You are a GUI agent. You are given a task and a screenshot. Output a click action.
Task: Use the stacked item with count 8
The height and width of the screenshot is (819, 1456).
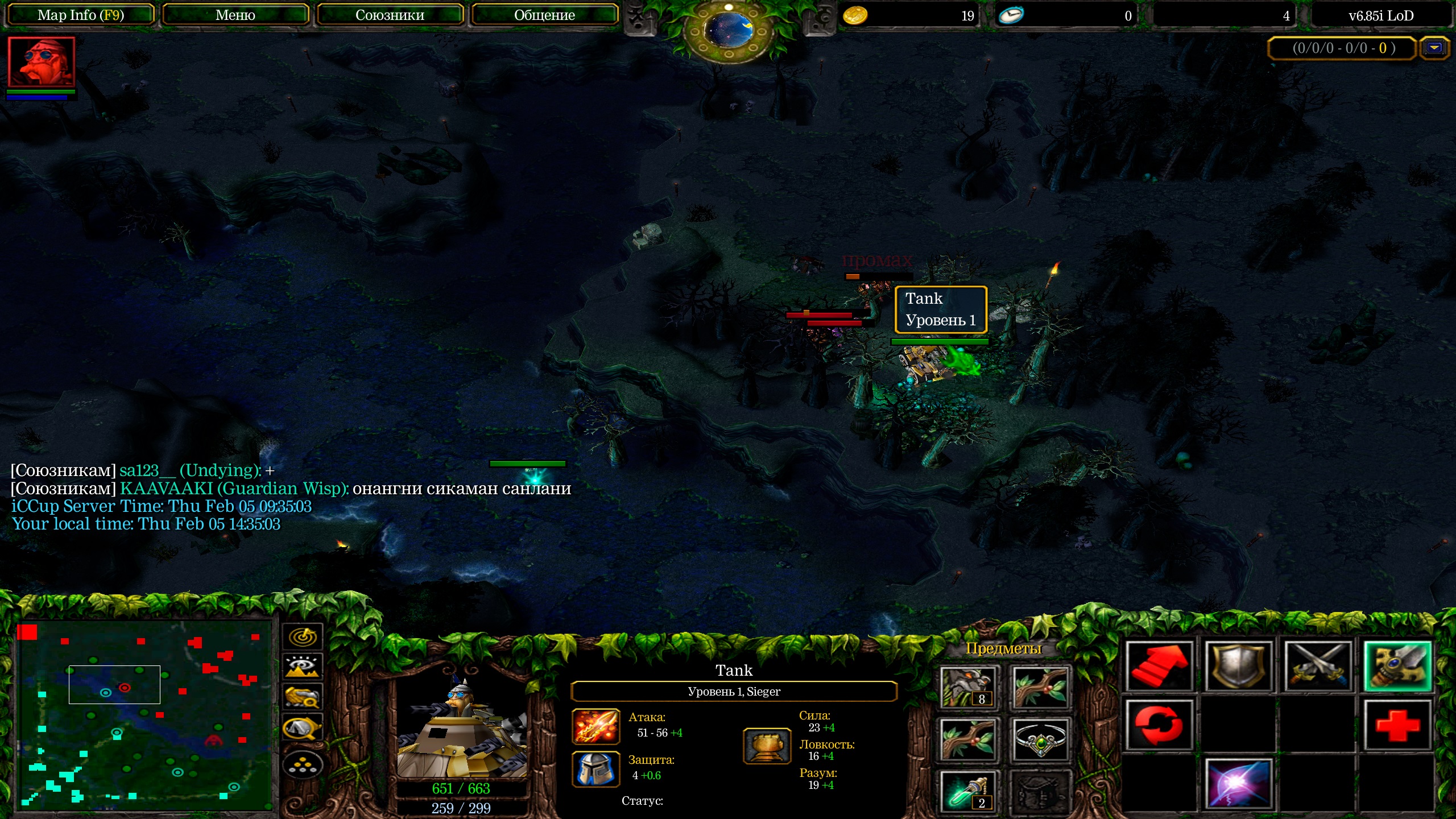pyautogui.click(x=968, y=687)
